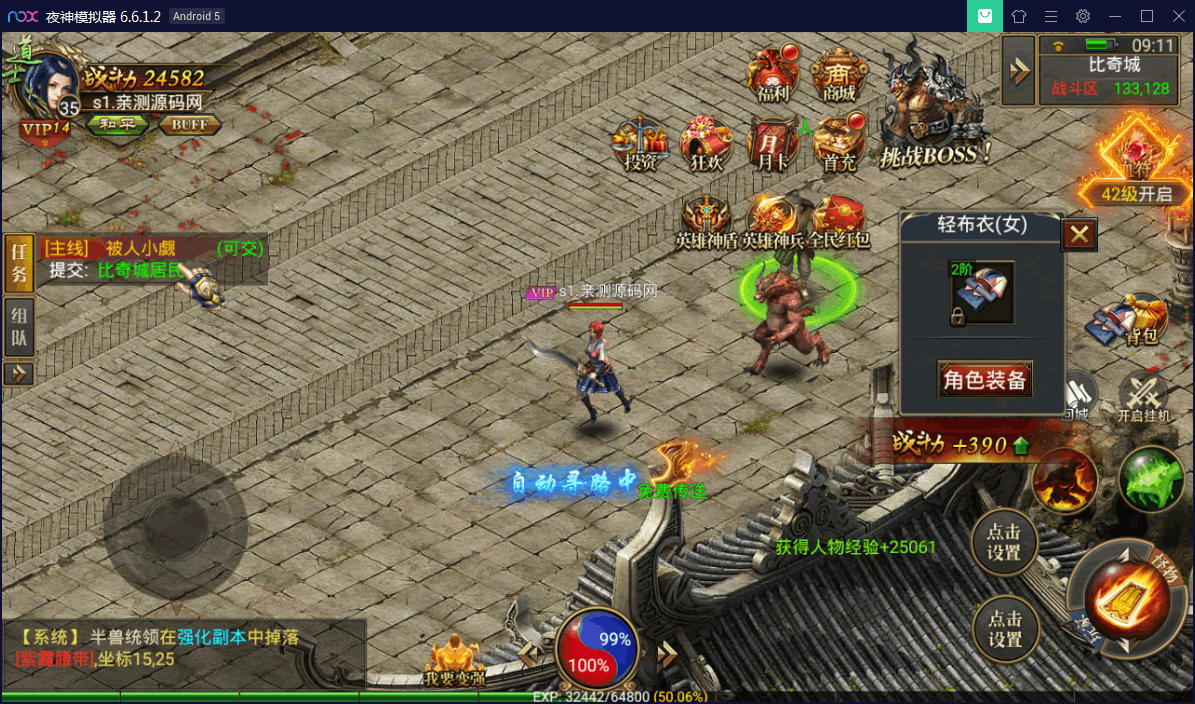Open the 背包 backpack
This screenshot has width=1195, height=704.
1138,320
